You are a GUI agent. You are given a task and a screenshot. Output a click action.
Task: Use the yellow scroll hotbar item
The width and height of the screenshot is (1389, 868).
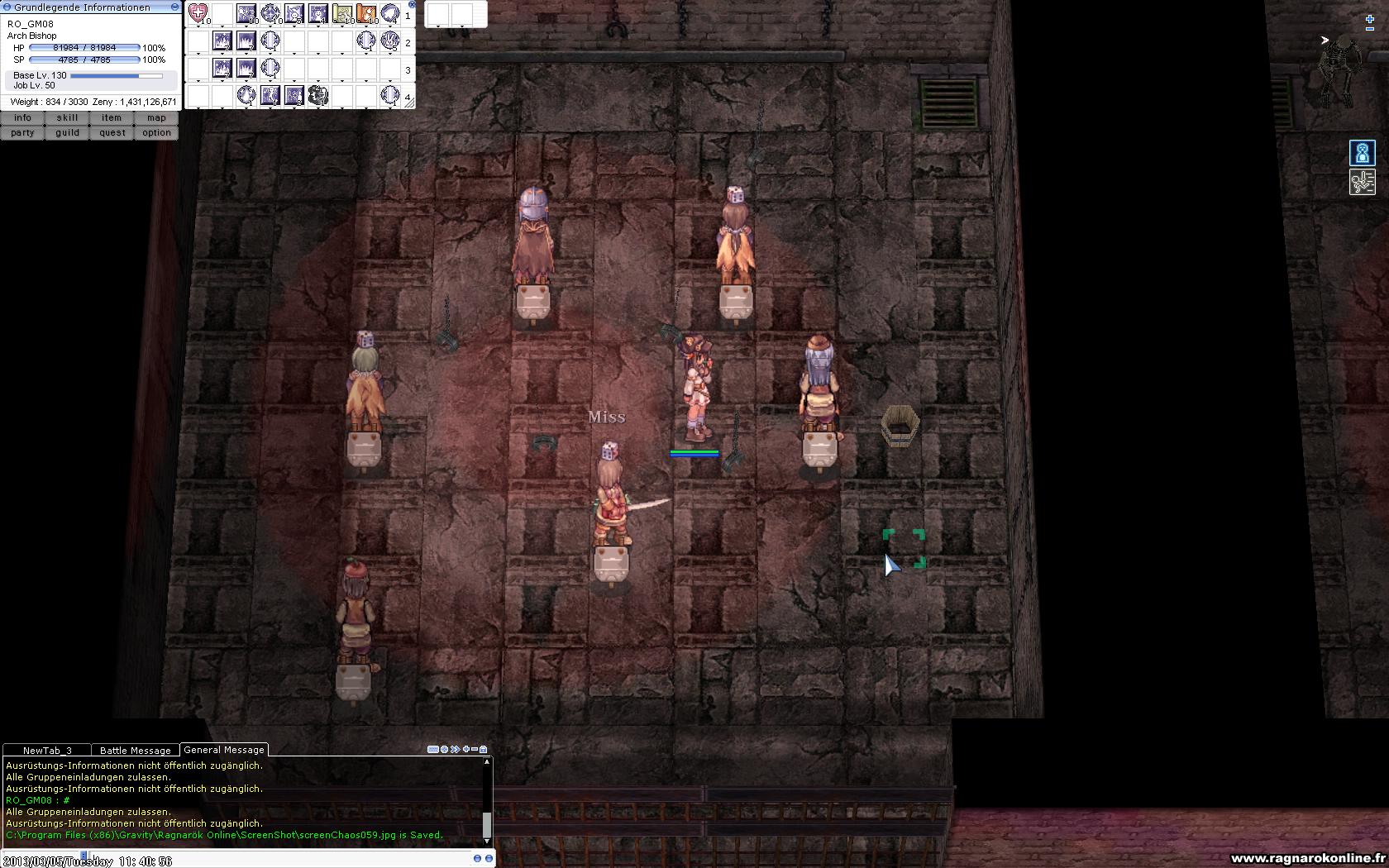(x=341, y=14)
